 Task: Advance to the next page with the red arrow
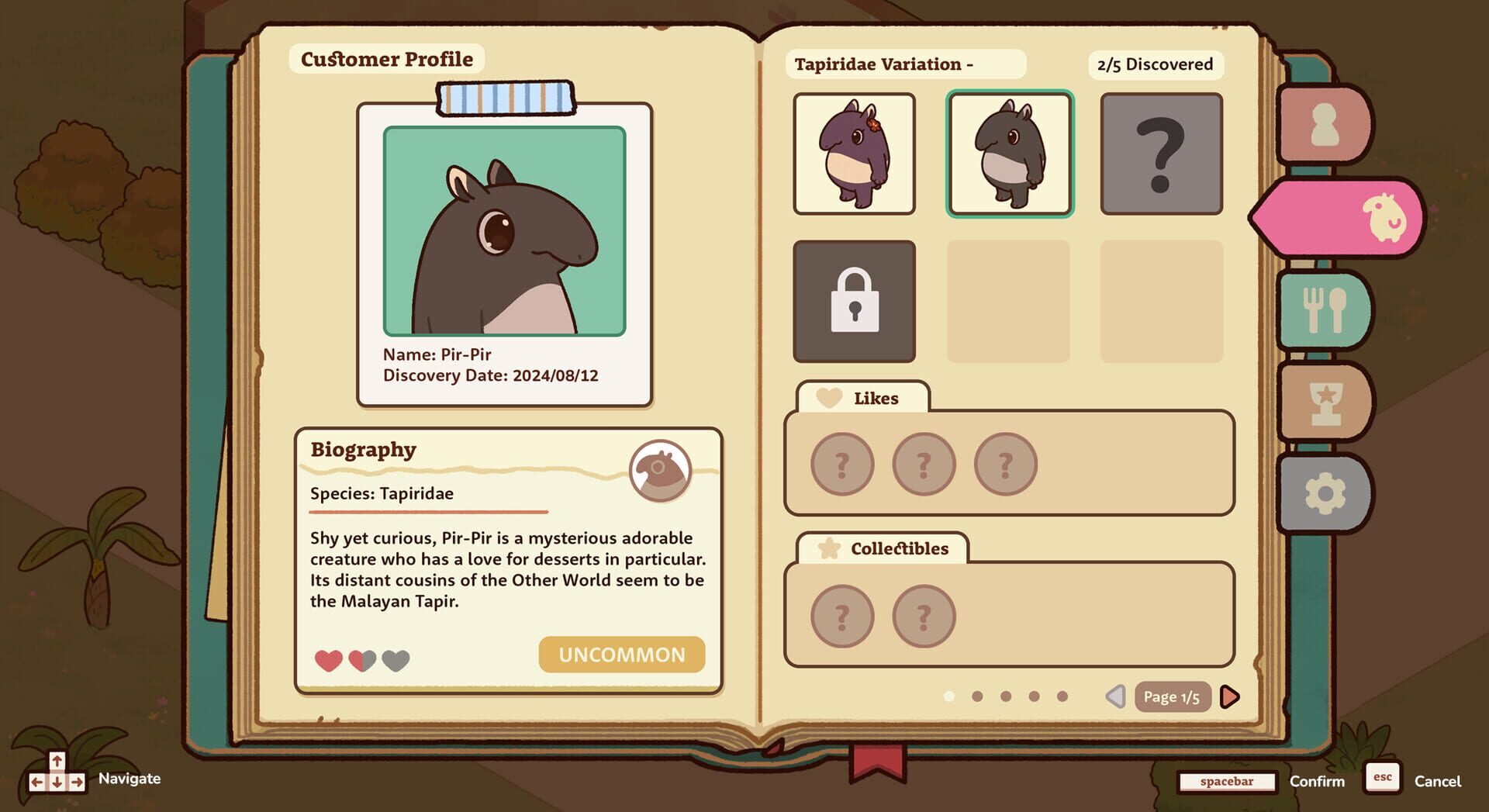1228,696
